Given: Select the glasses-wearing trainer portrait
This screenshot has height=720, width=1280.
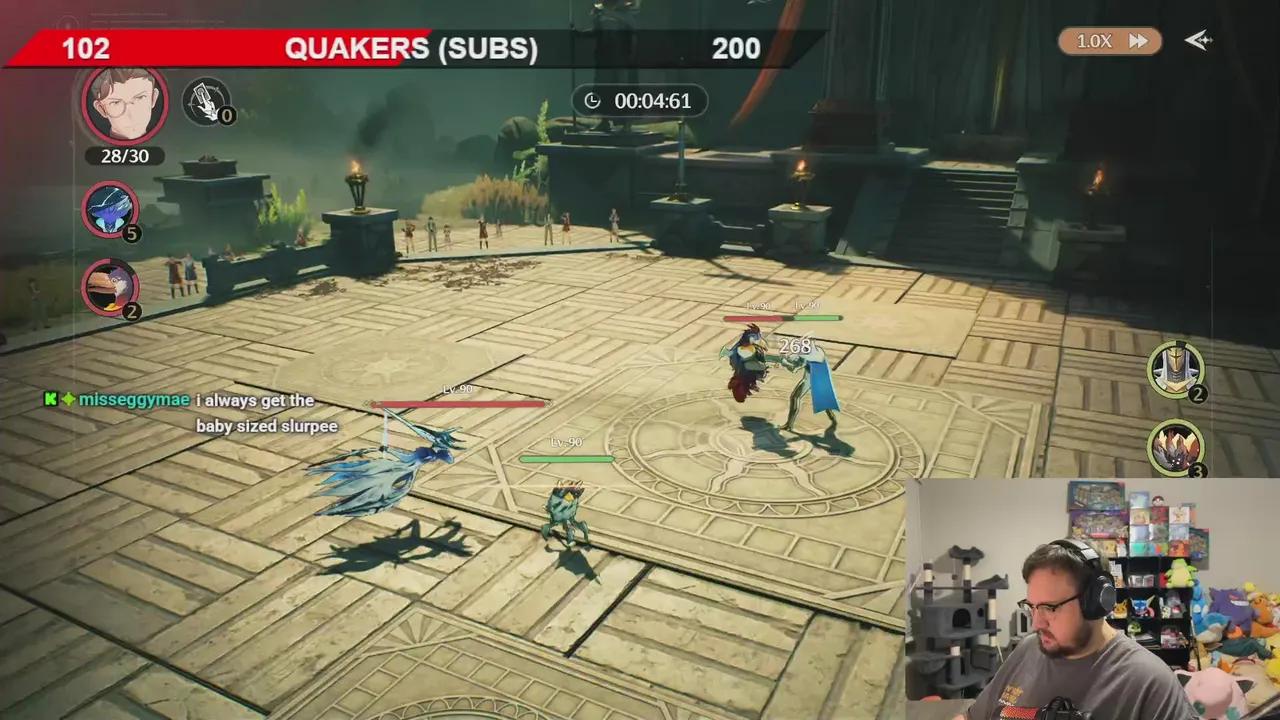Looking at the screenshot, I should [124, 105].
